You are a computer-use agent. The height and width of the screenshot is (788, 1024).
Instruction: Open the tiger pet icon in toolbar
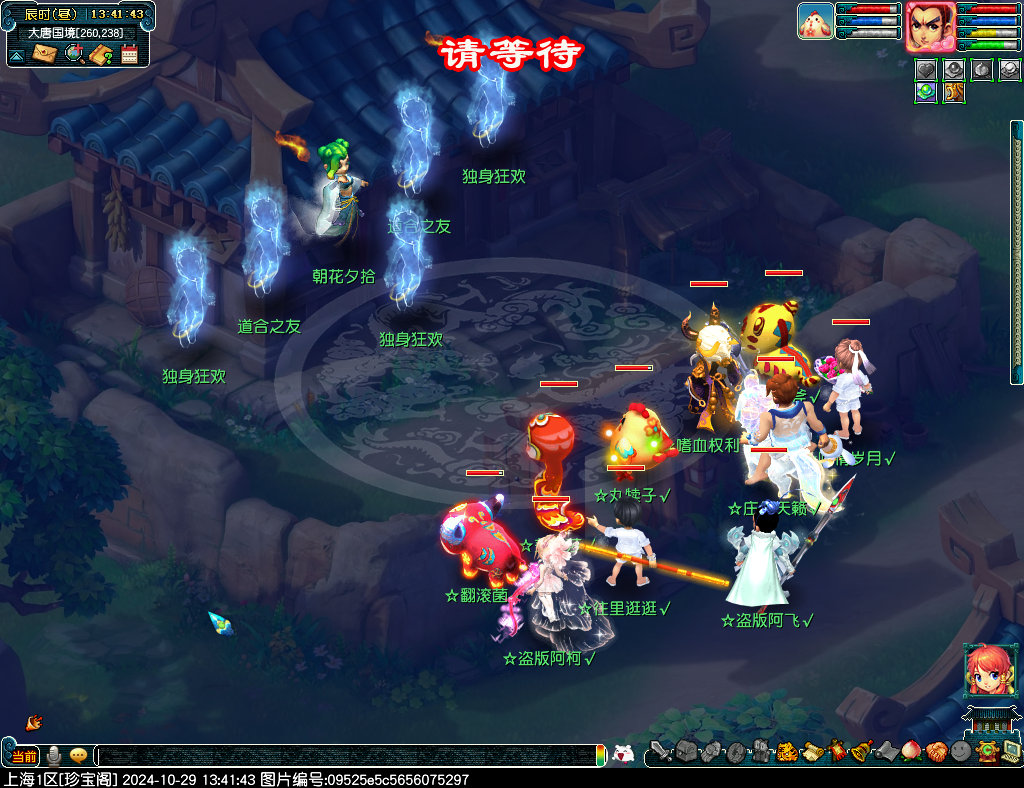click(787, 751)
